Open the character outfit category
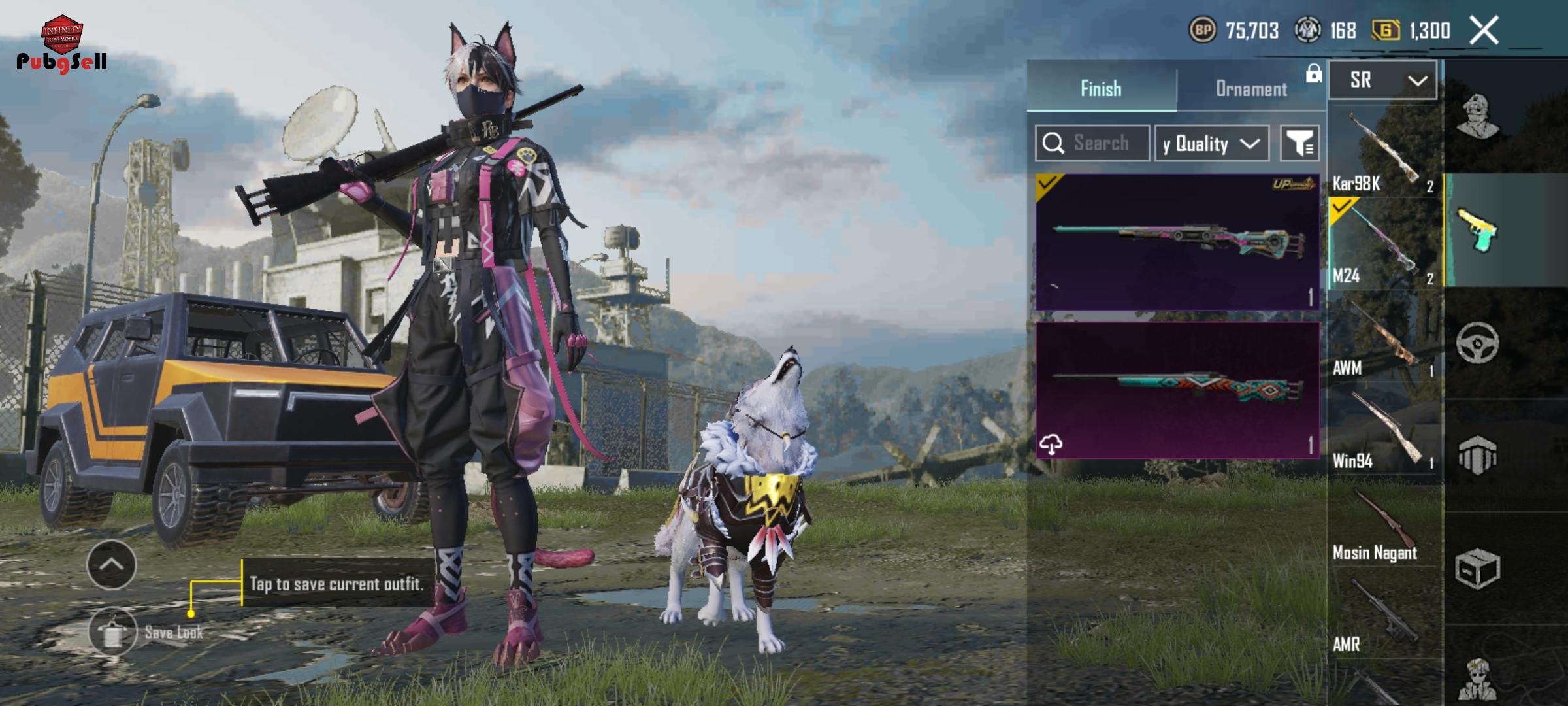Viewport: 1568px width, 706px height. pos(1478,116)
